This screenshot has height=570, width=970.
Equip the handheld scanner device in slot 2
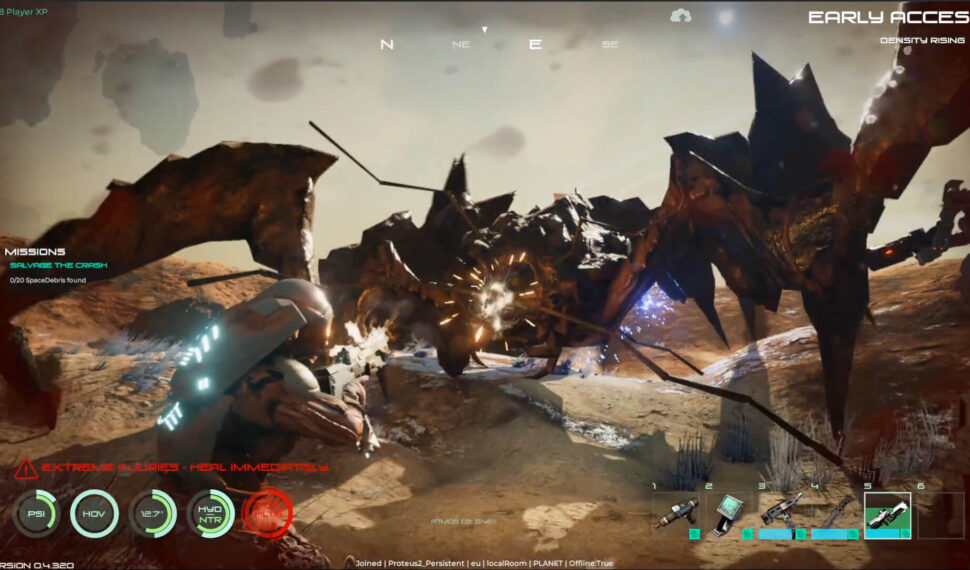(728, 515)
